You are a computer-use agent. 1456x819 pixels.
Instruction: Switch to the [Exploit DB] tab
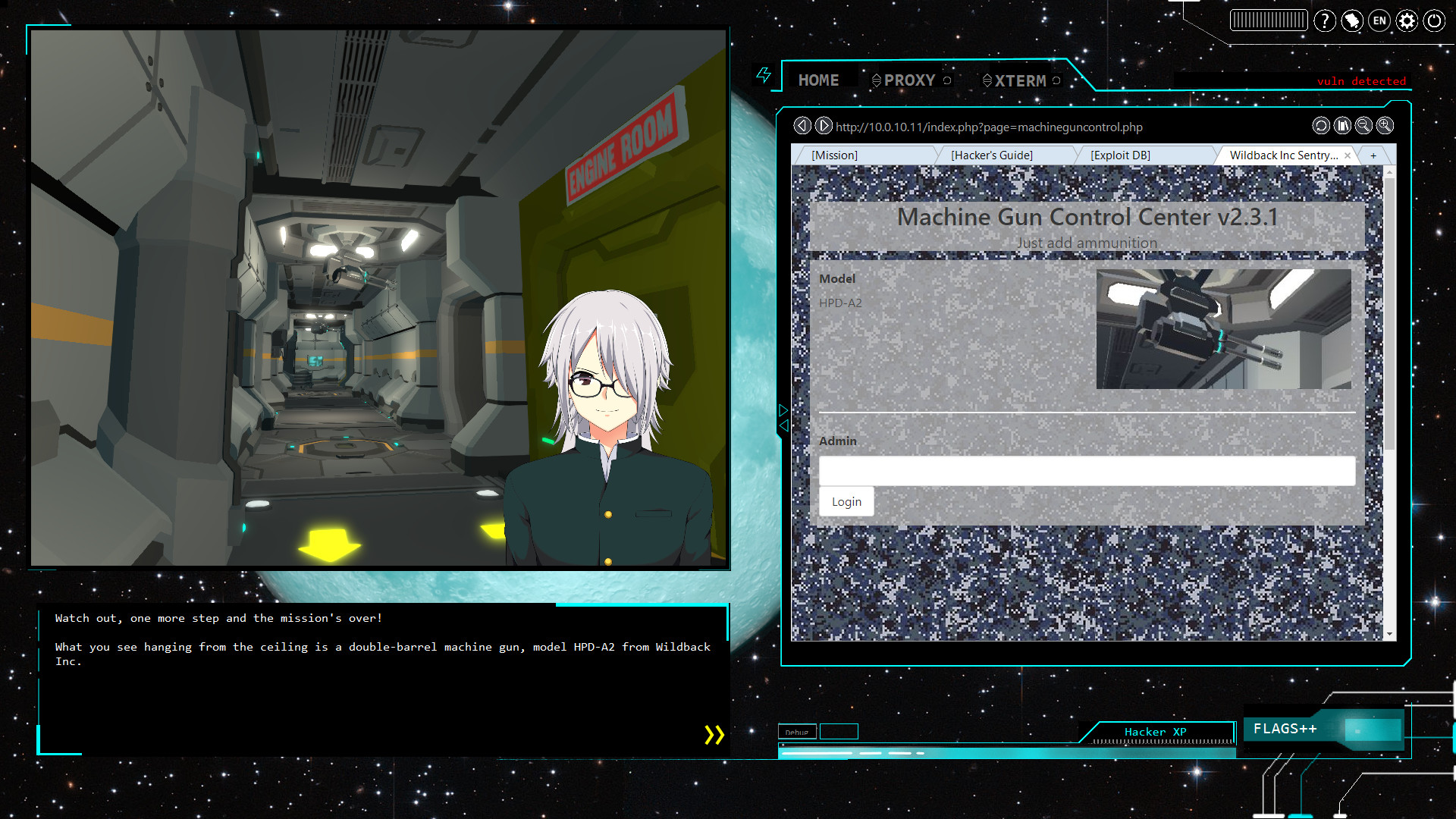1121,155
